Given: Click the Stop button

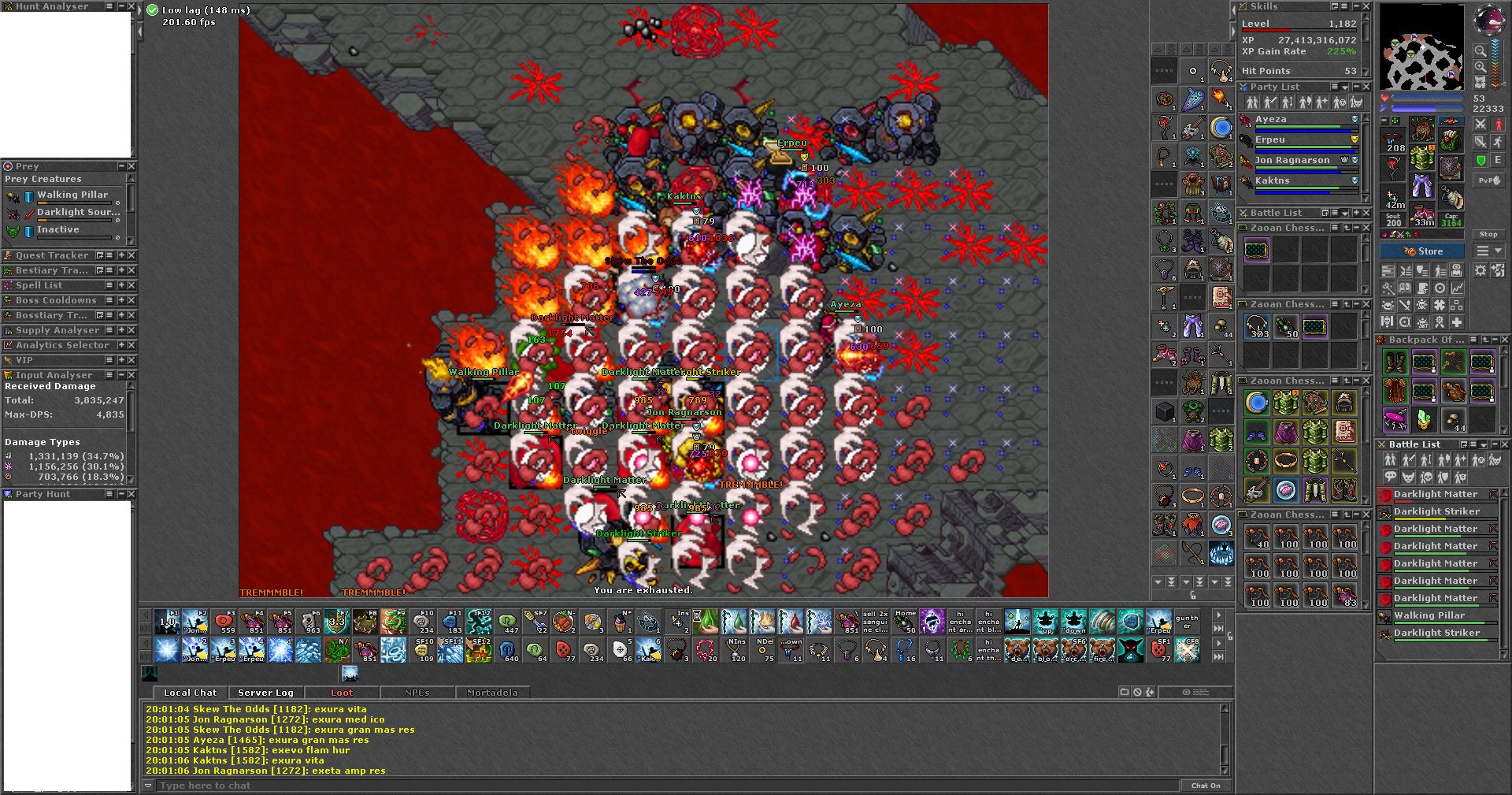Looking at the screenshot, I should [x=1488, y=234].
